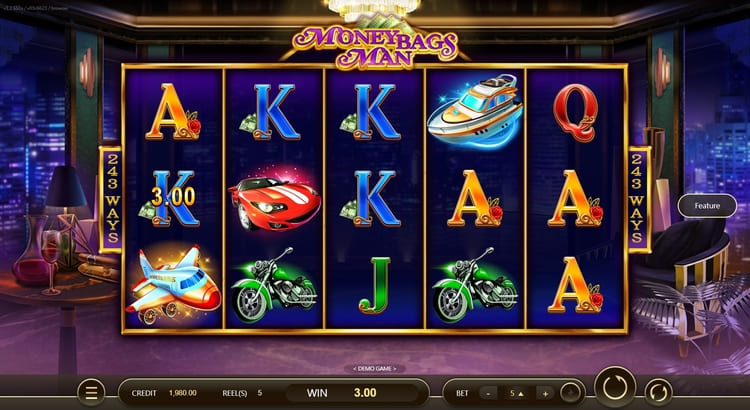Decrease the bet with minus button
Image resolution: width=750 pixels, height=410 pixels.
click(489, 393)
